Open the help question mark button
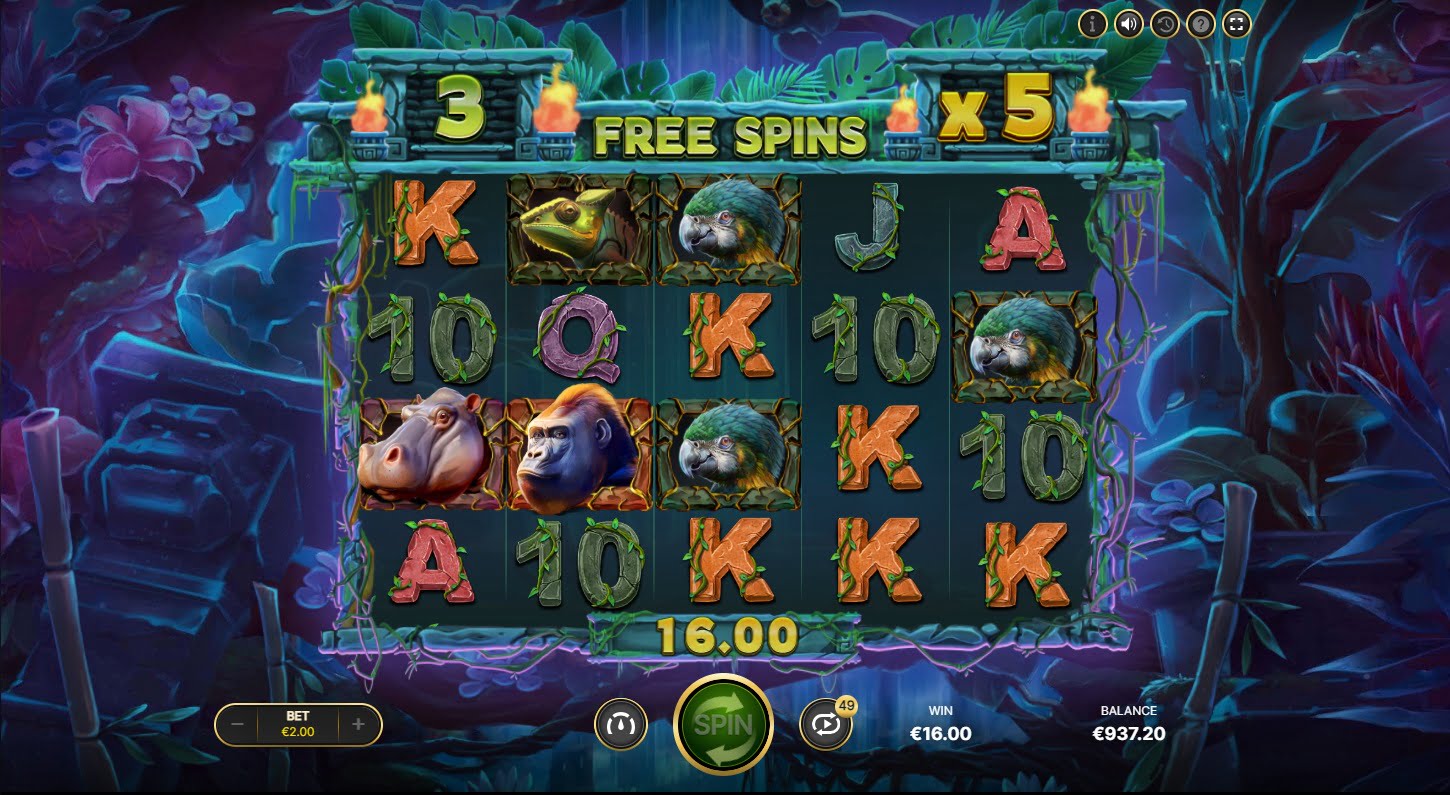This screenshot has height=795, width=1450. 1200,23
